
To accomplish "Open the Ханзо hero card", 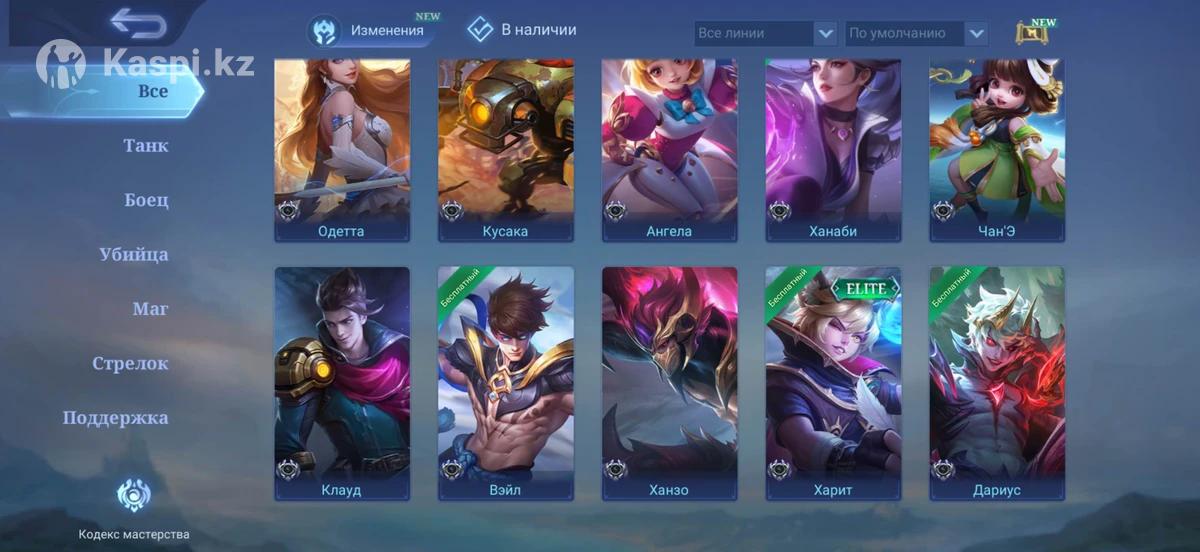I will click(x=670, y=383).
